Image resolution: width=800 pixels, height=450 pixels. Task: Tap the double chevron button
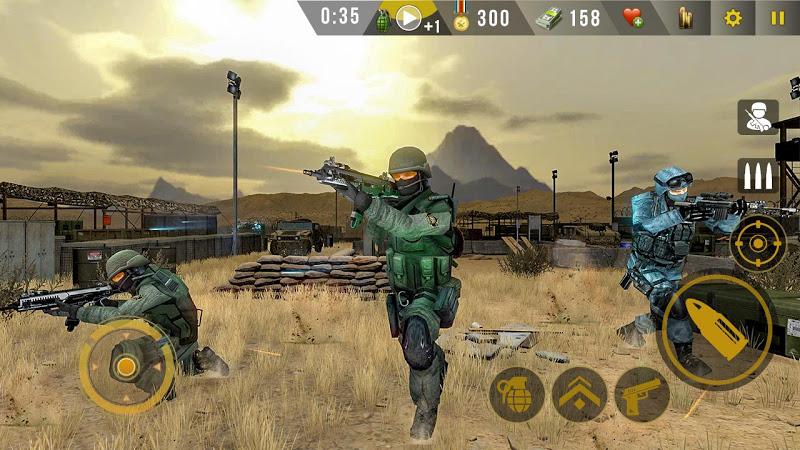click(579, 394)
